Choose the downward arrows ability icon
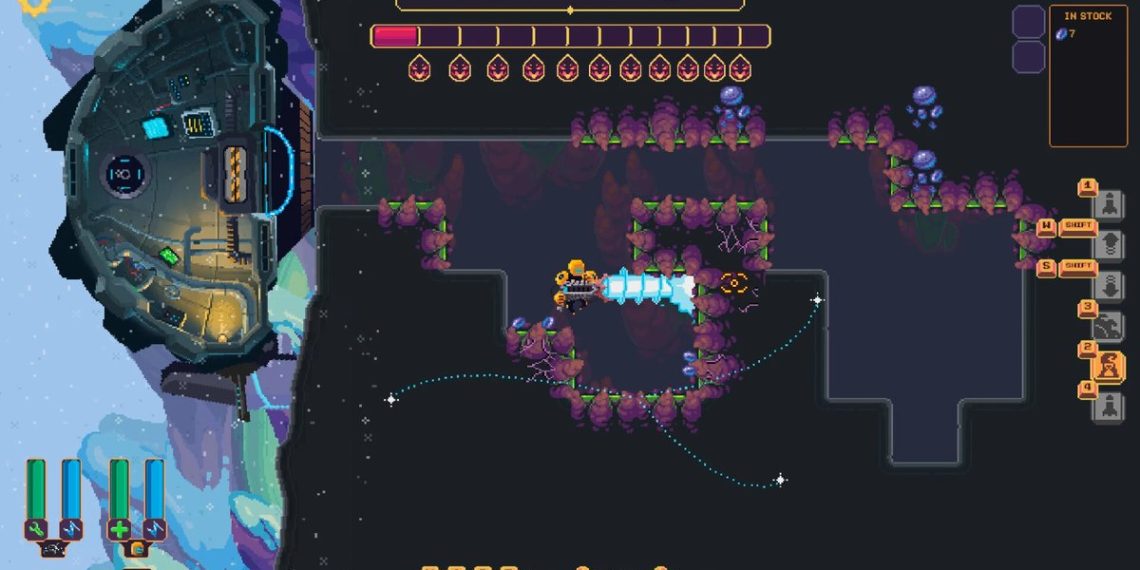This screenshot has width=1140, height=570. [x=1109, y=286]
